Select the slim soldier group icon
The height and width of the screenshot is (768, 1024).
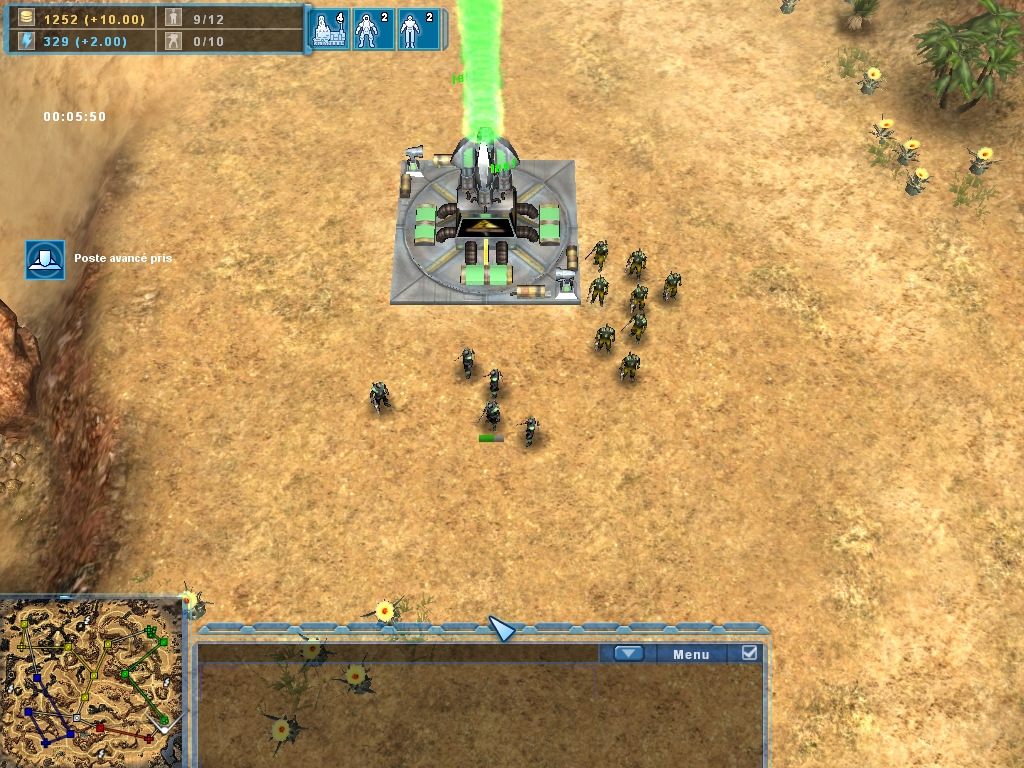(x=417, y=30)
